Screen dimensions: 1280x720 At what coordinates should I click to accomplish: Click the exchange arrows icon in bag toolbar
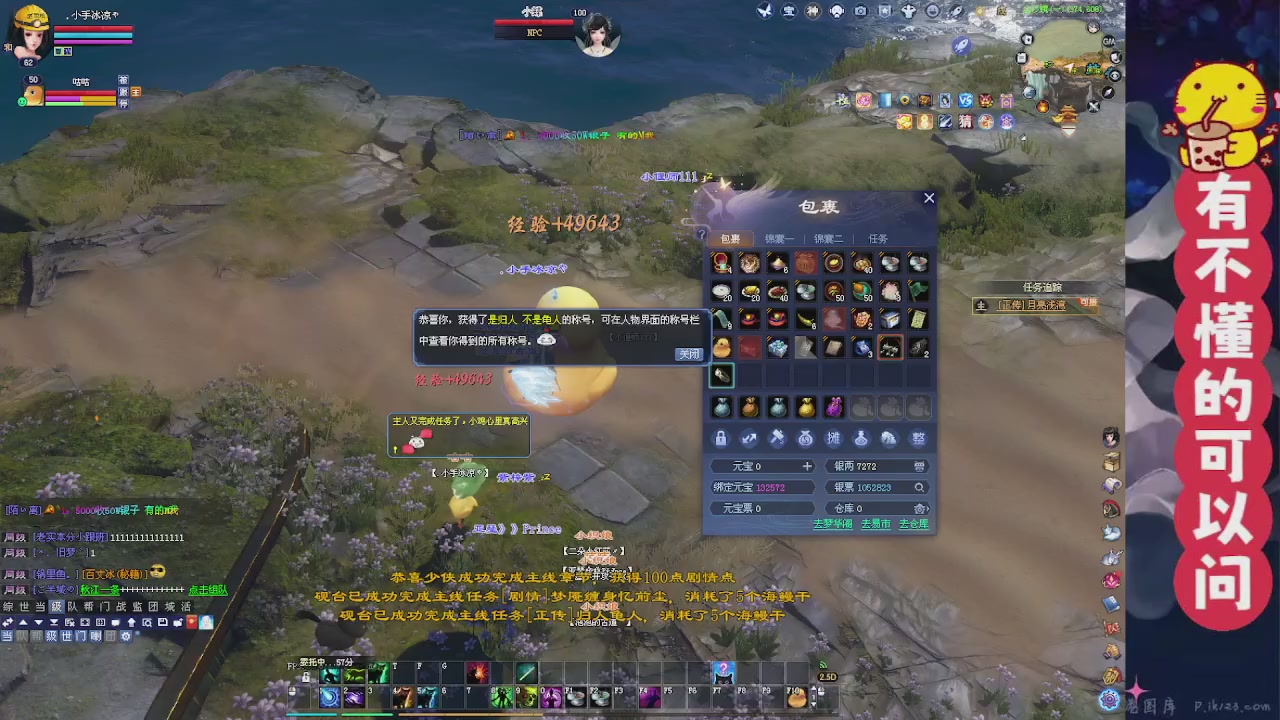click(x=749, y=437)
